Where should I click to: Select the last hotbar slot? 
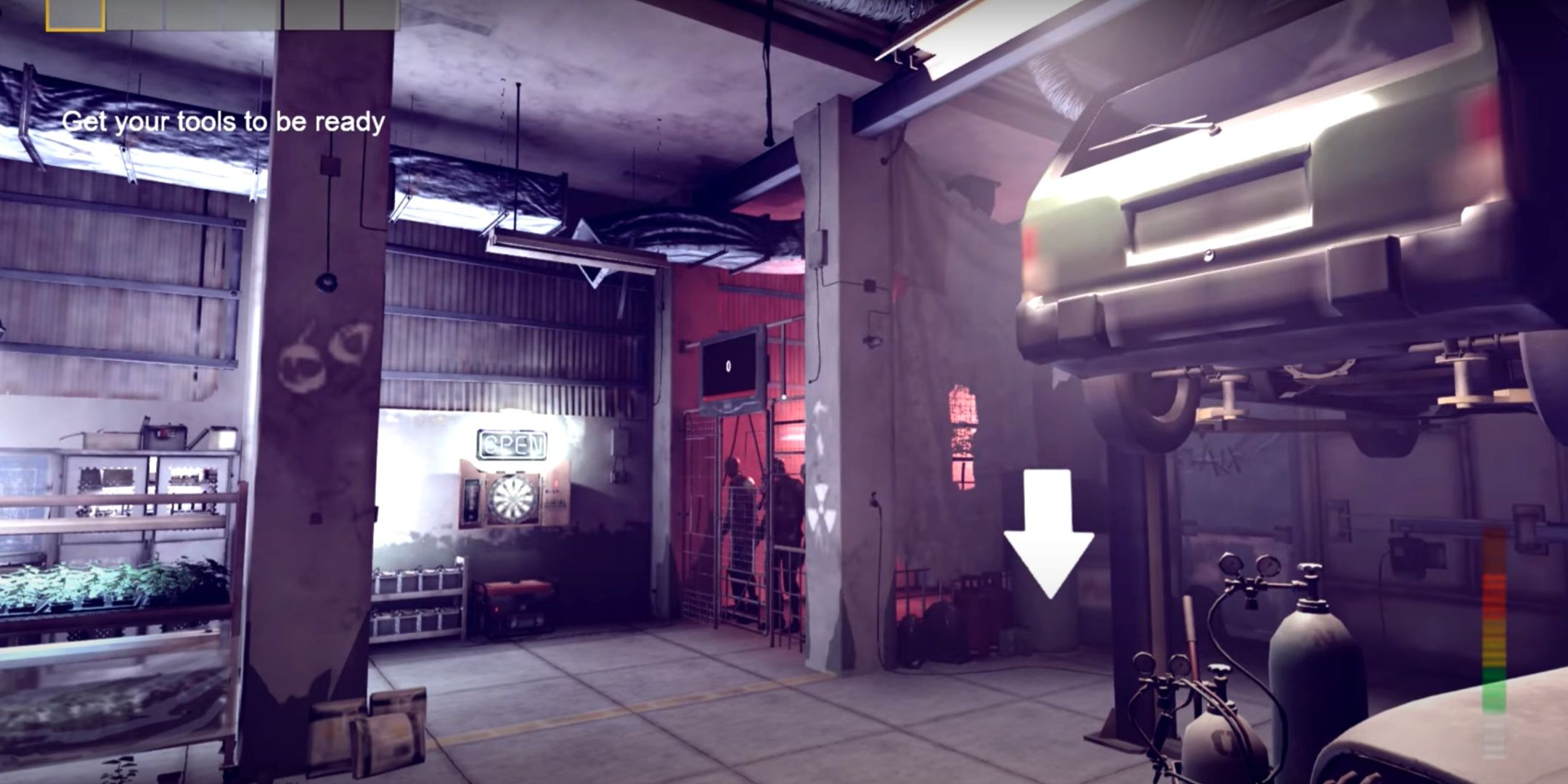[x=370, y=13]
